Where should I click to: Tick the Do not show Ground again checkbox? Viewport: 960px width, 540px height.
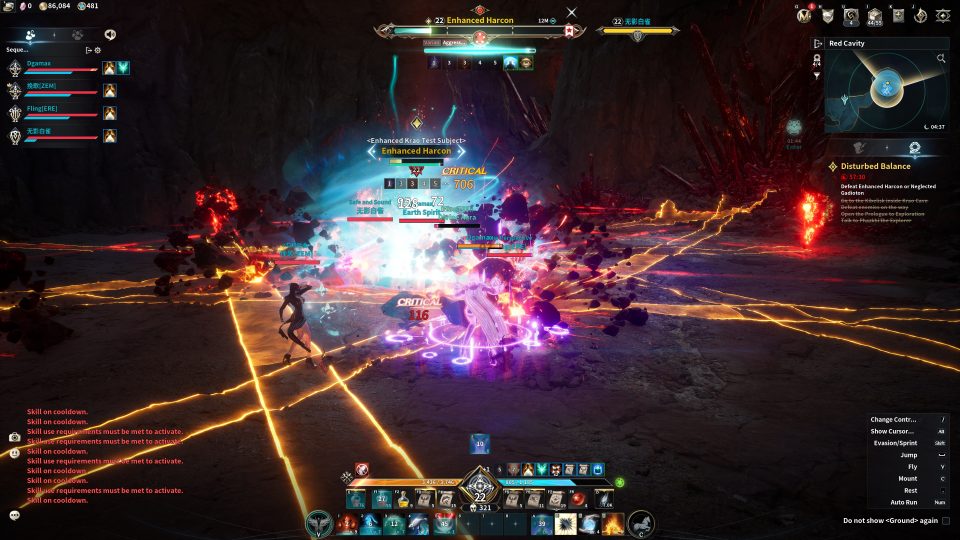(946, 521)
